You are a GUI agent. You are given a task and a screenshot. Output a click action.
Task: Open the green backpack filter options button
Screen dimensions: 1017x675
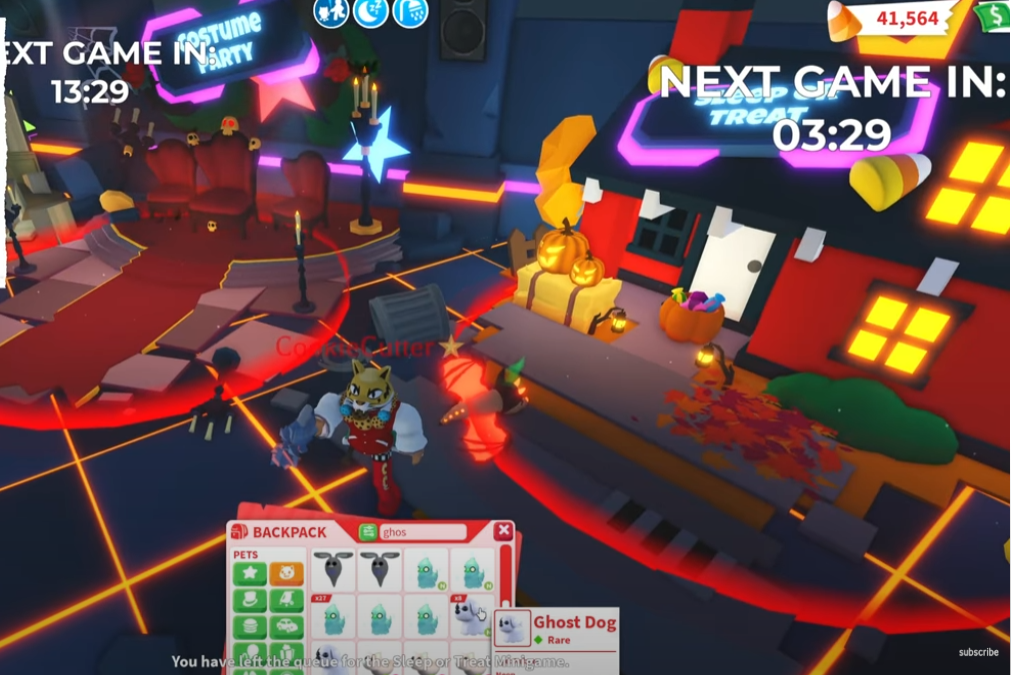(x=368, y=532)
